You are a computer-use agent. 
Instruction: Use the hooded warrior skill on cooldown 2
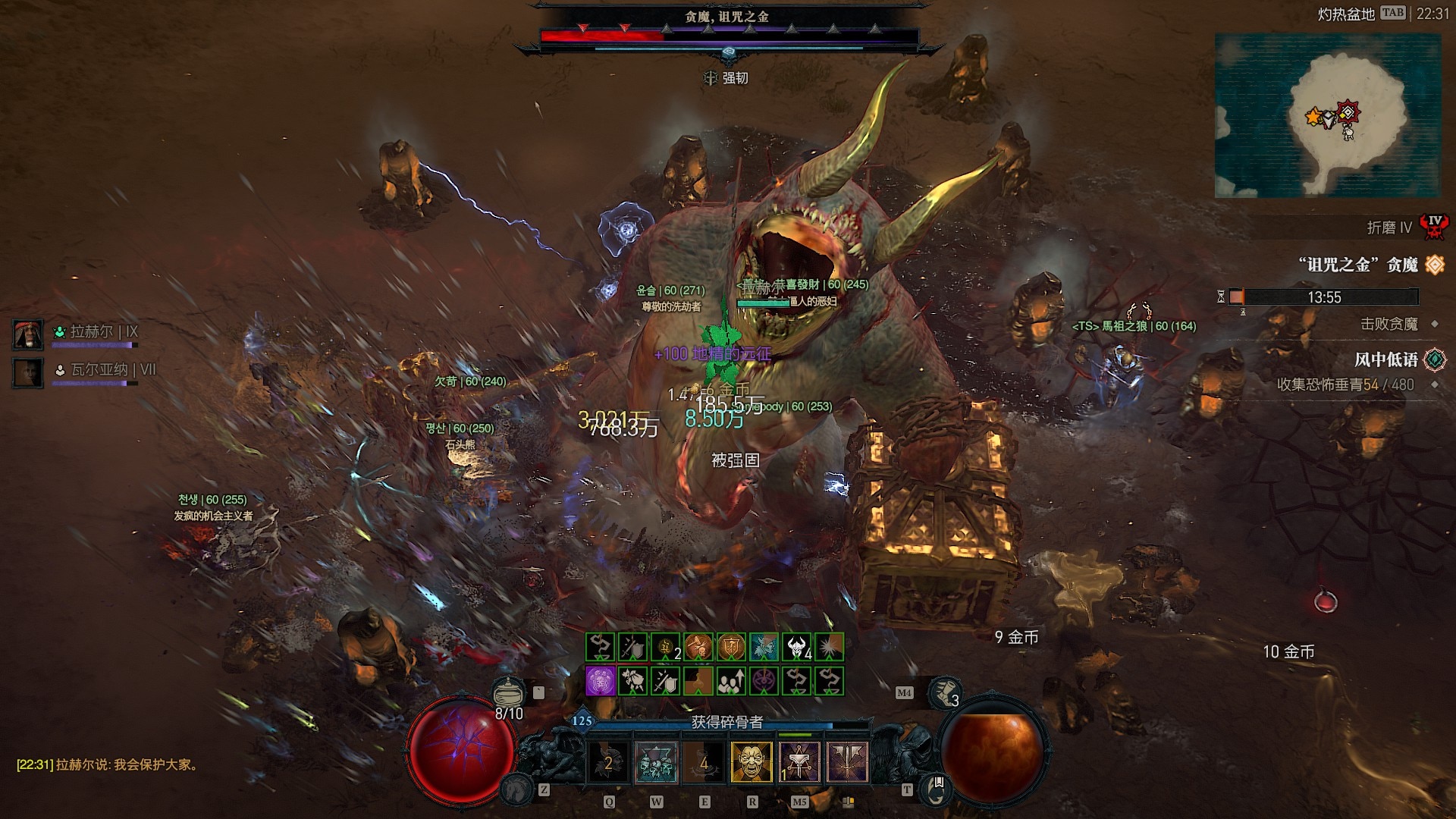click(x=608, y=761)
